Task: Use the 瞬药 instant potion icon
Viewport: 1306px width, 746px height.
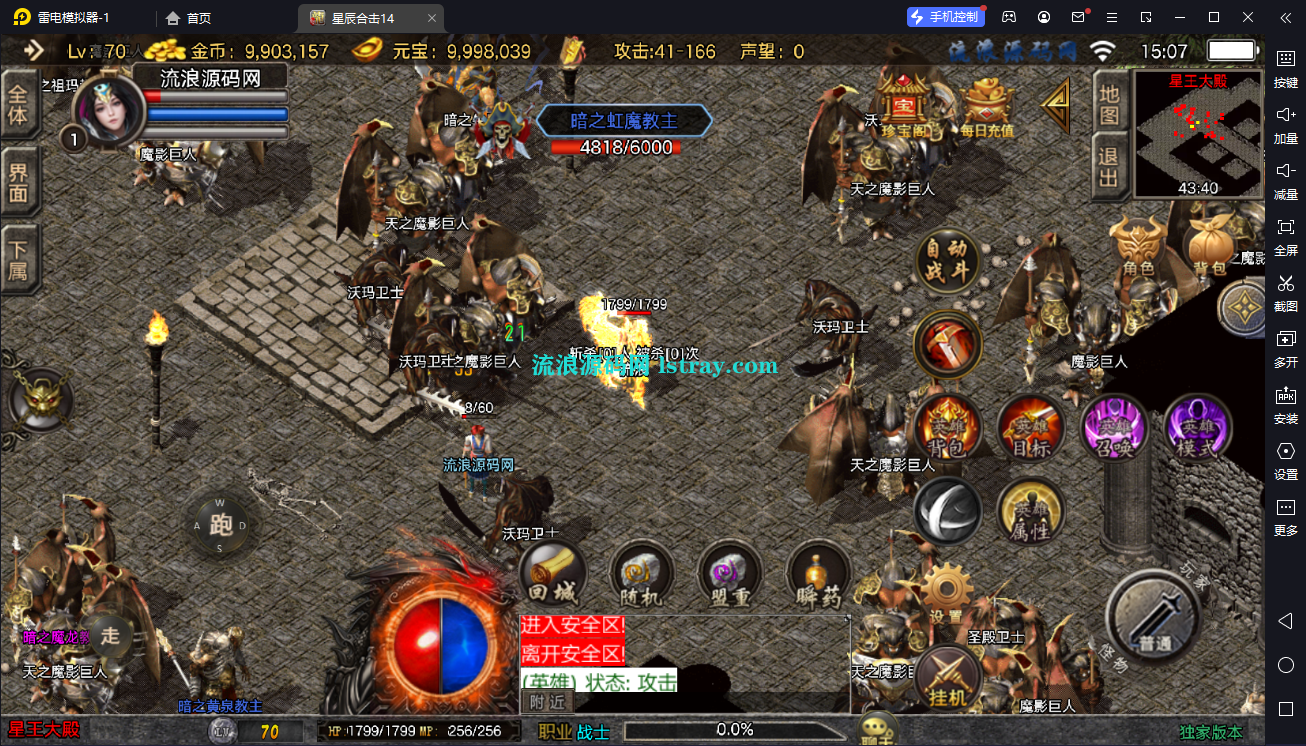Action: tap(818, 574)
